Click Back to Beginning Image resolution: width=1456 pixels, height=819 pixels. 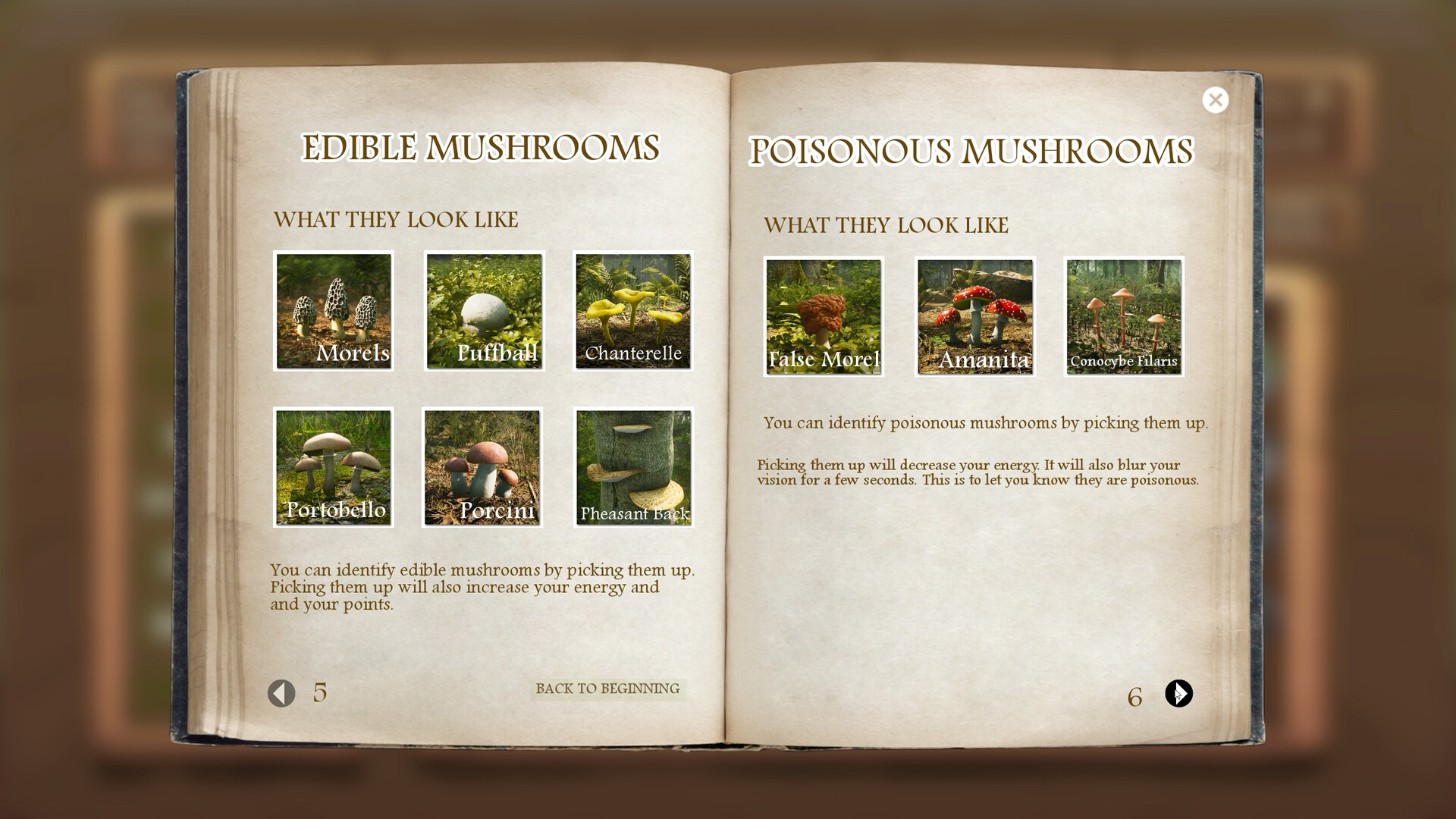(x=607, y=689)
